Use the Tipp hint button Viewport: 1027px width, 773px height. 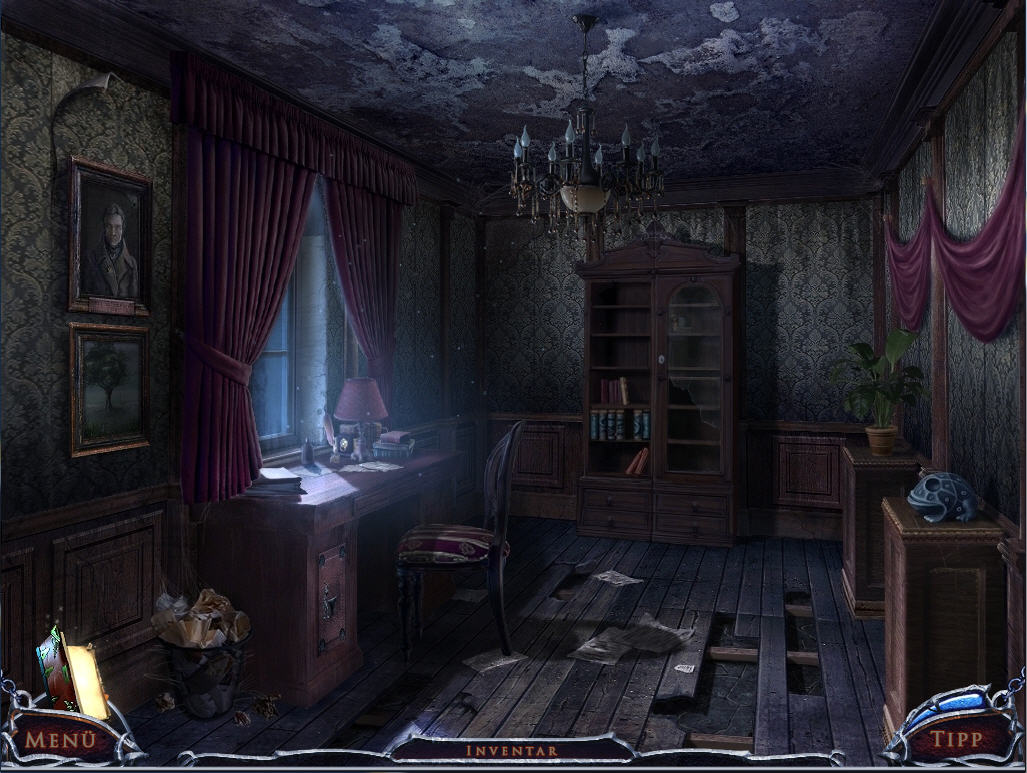(x=956, y=740)
